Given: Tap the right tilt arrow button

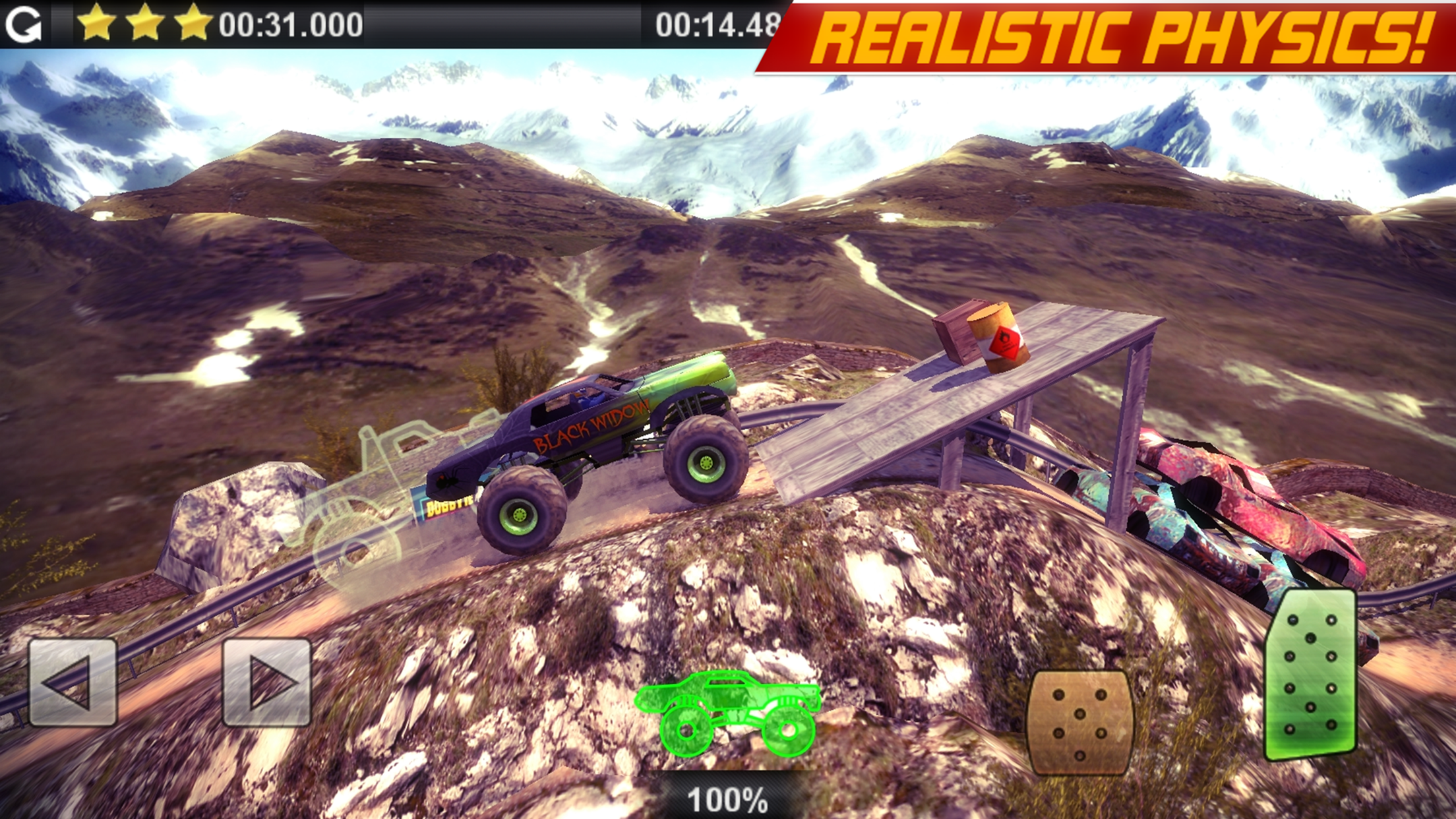Looking at the screenshot, I should 267,682.
